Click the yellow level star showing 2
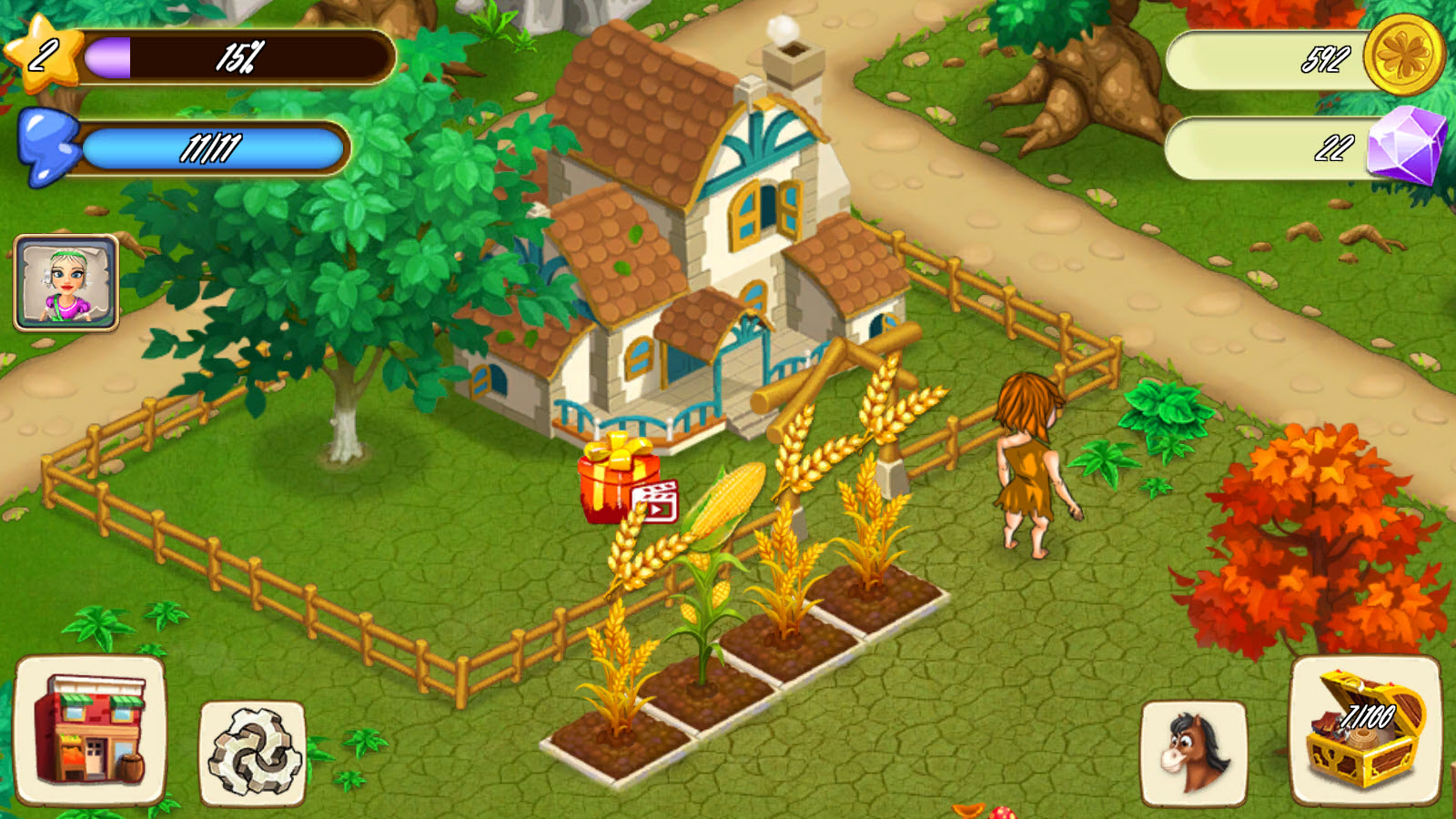 tap(41, 53)
